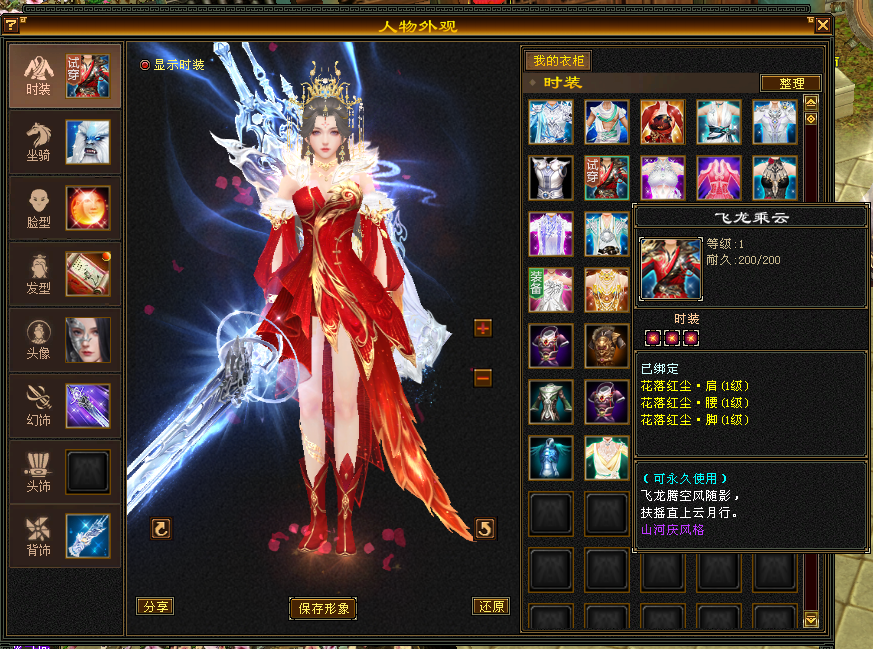Open the 脸型 face category
Viewport: 873px width, 649px height.
pyautogui.click(x=65, y=208)
